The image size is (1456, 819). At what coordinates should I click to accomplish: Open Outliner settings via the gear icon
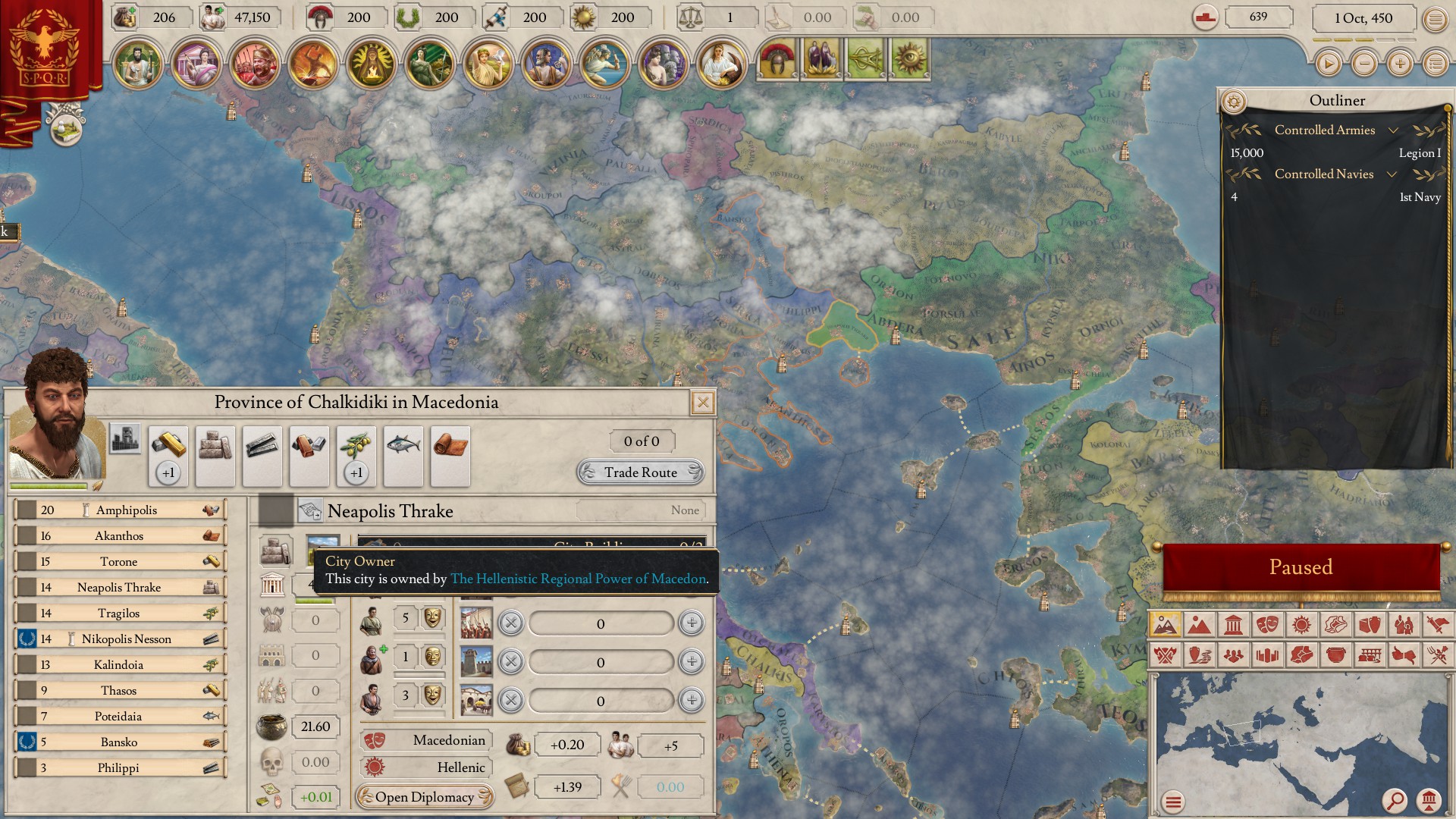click(x=1235, y=99)
